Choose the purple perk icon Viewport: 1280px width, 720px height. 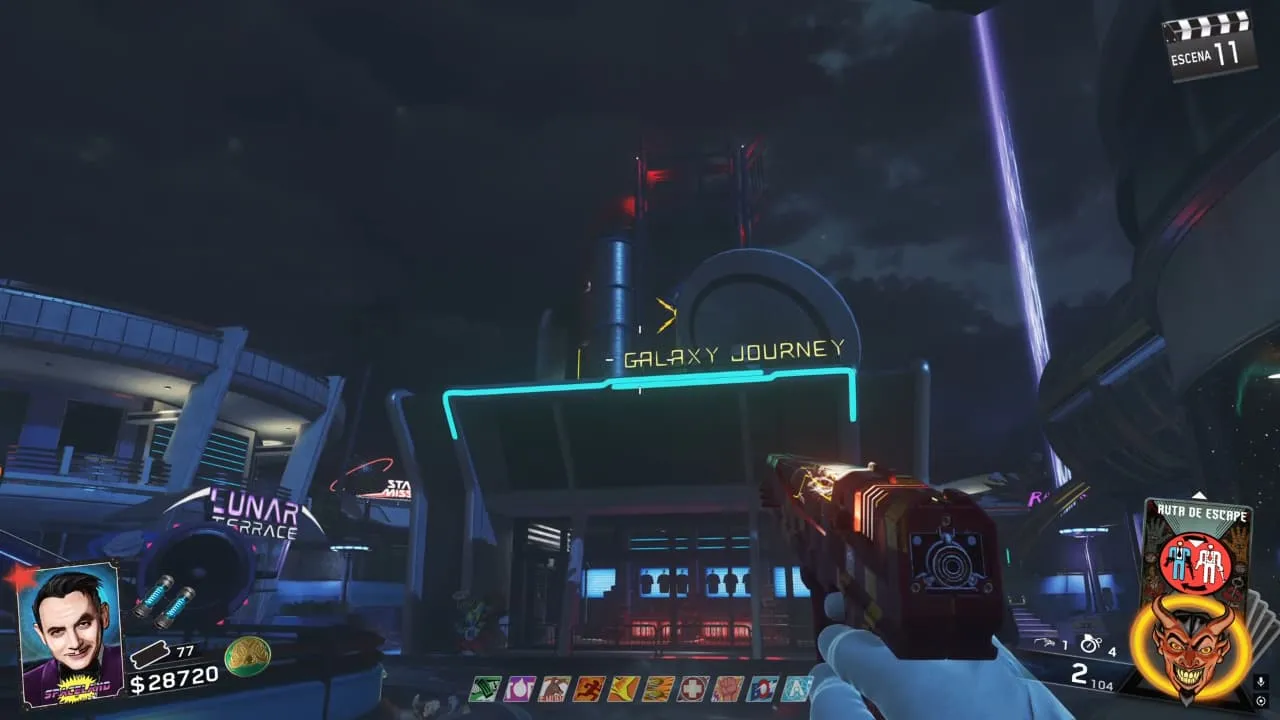pos(520,688)
